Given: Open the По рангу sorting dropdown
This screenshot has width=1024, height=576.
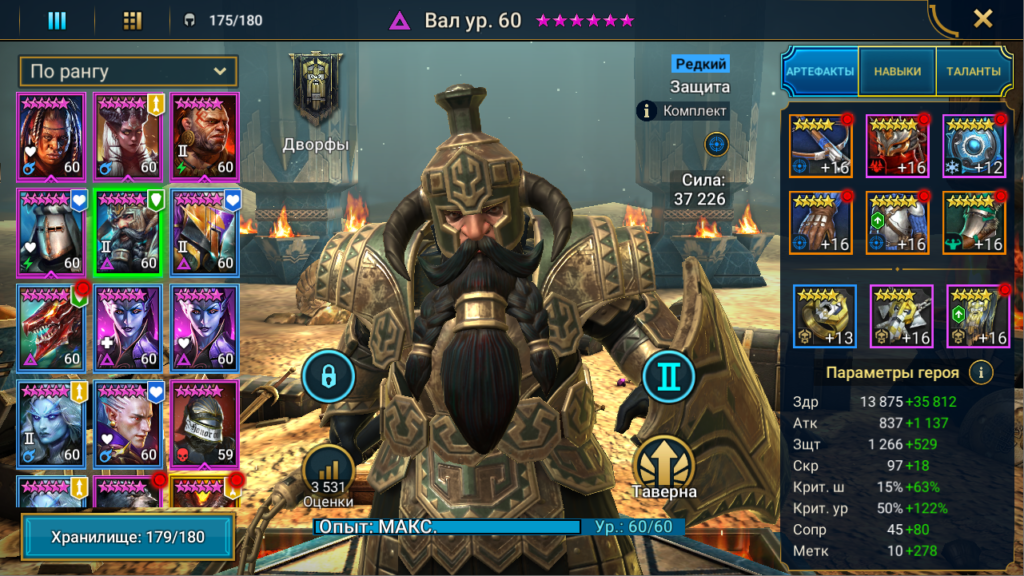Looking at the screenshot, I should (128, 71).
